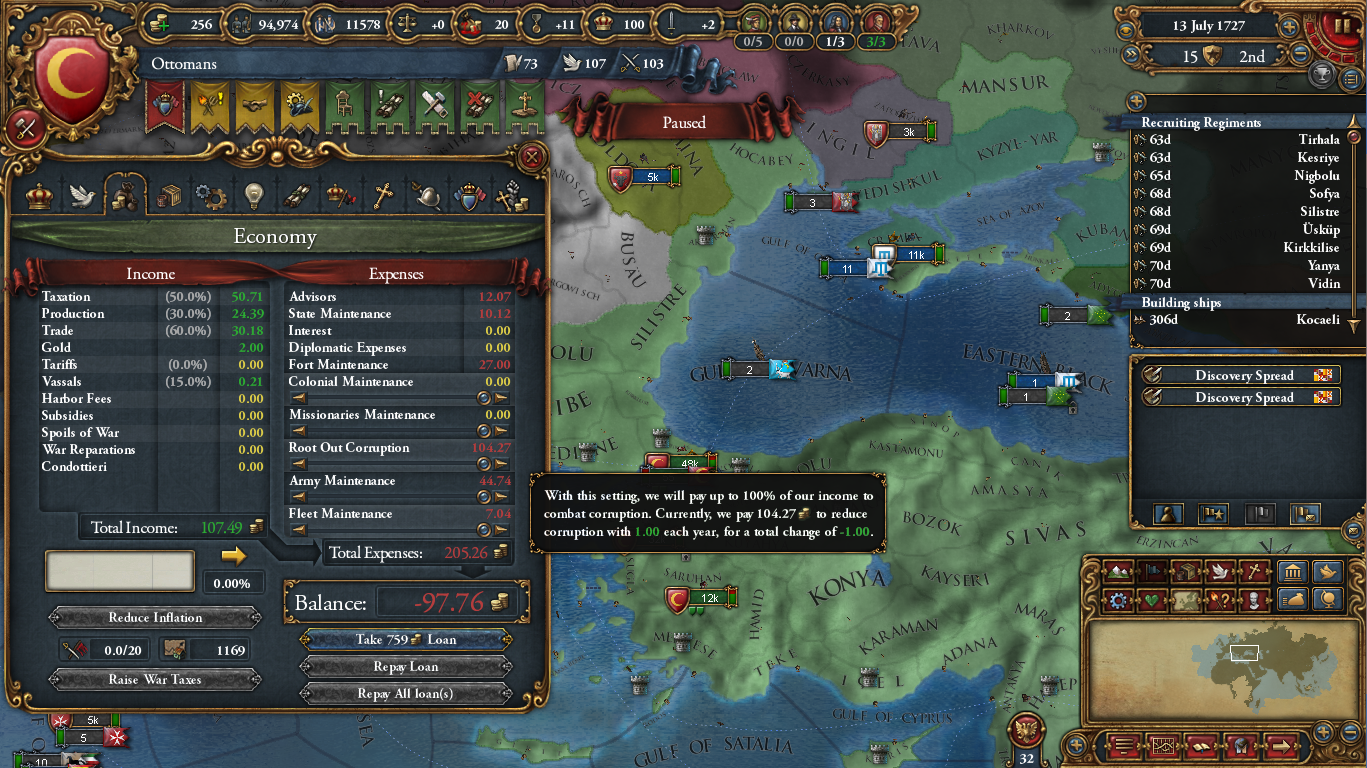
Task: Open the Court tab with the crown icon
Action: point(39,196)
